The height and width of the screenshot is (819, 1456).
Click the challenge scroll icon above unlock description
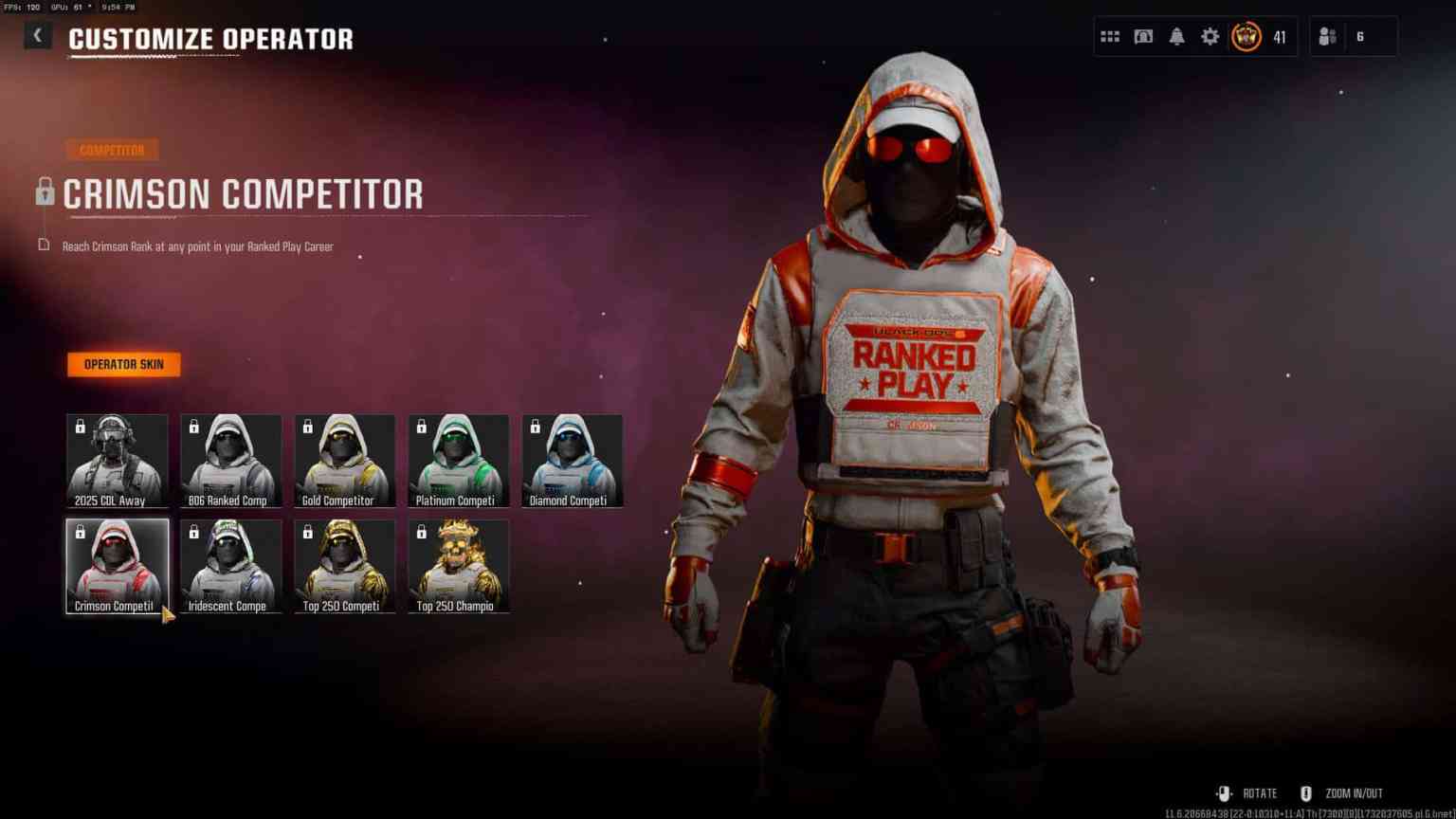[42, 245]
